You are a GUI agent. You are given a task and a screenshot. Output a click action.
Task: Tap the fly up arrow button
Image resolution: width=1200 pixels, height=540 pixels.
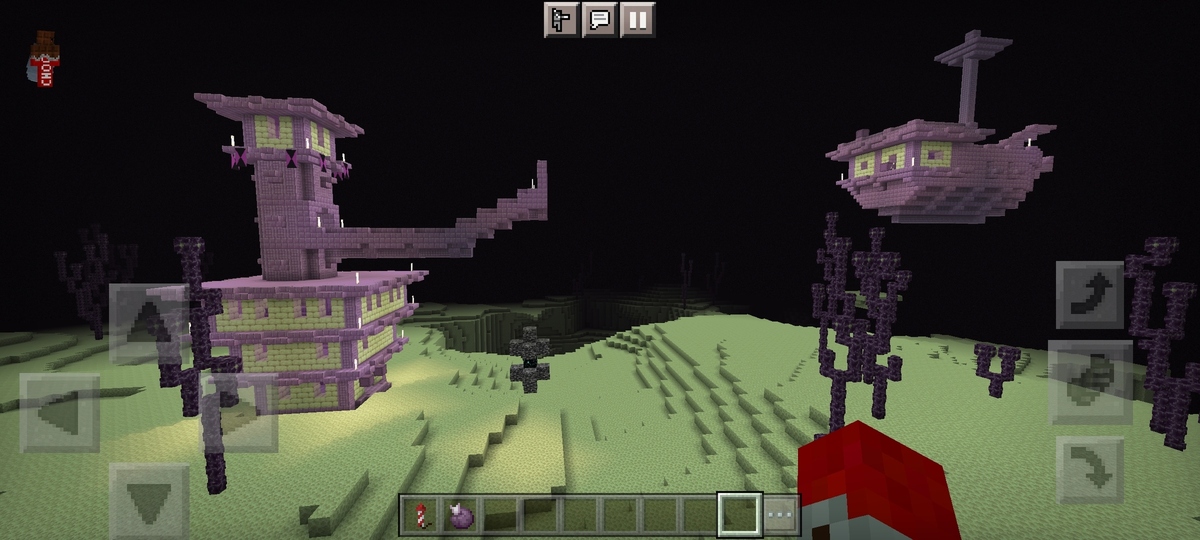(x=1091, y=294)
